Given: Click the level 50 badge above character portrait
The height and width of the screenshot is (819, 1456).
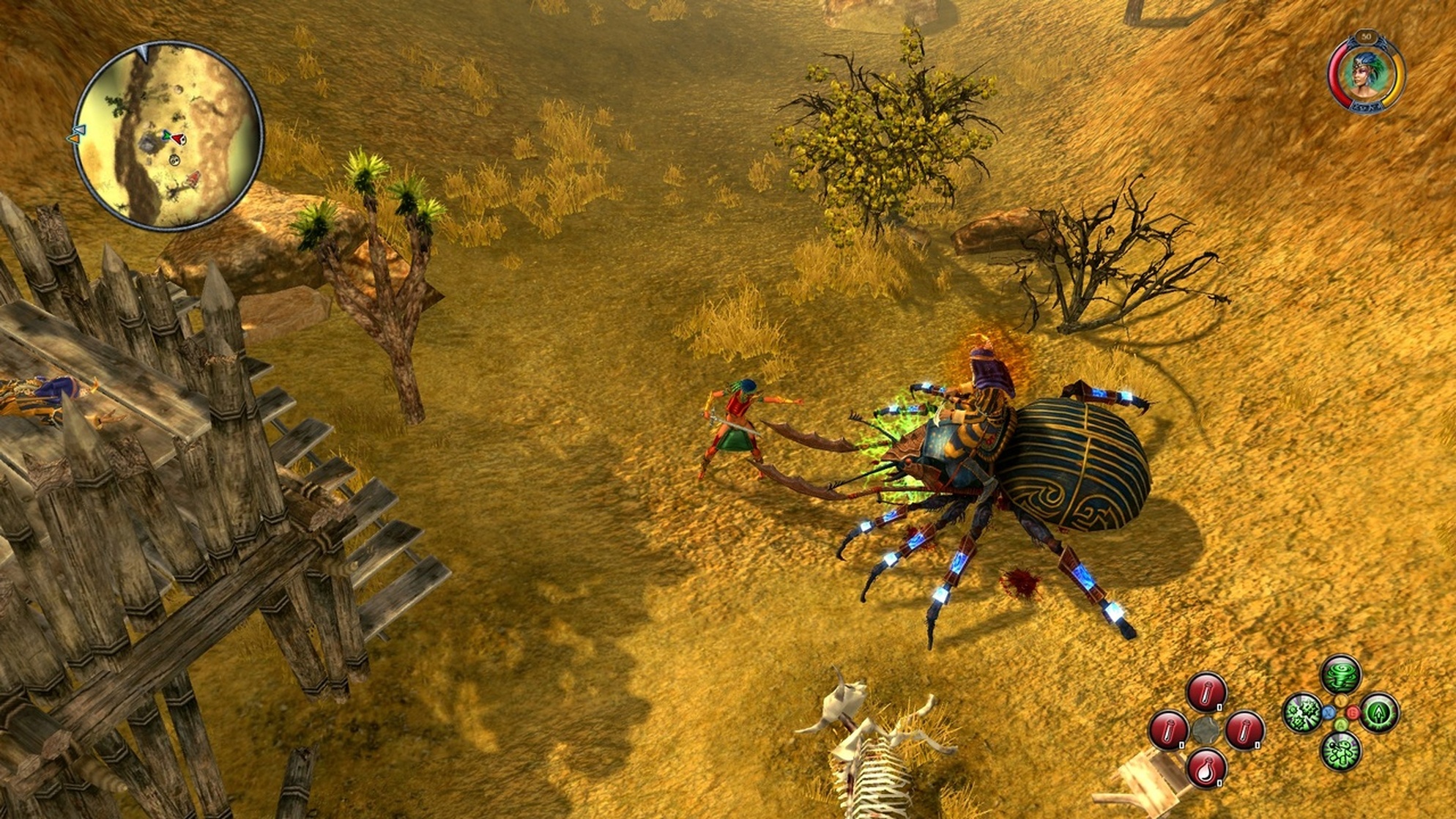Looking at the screenshot, I should tap(1367, 37).
